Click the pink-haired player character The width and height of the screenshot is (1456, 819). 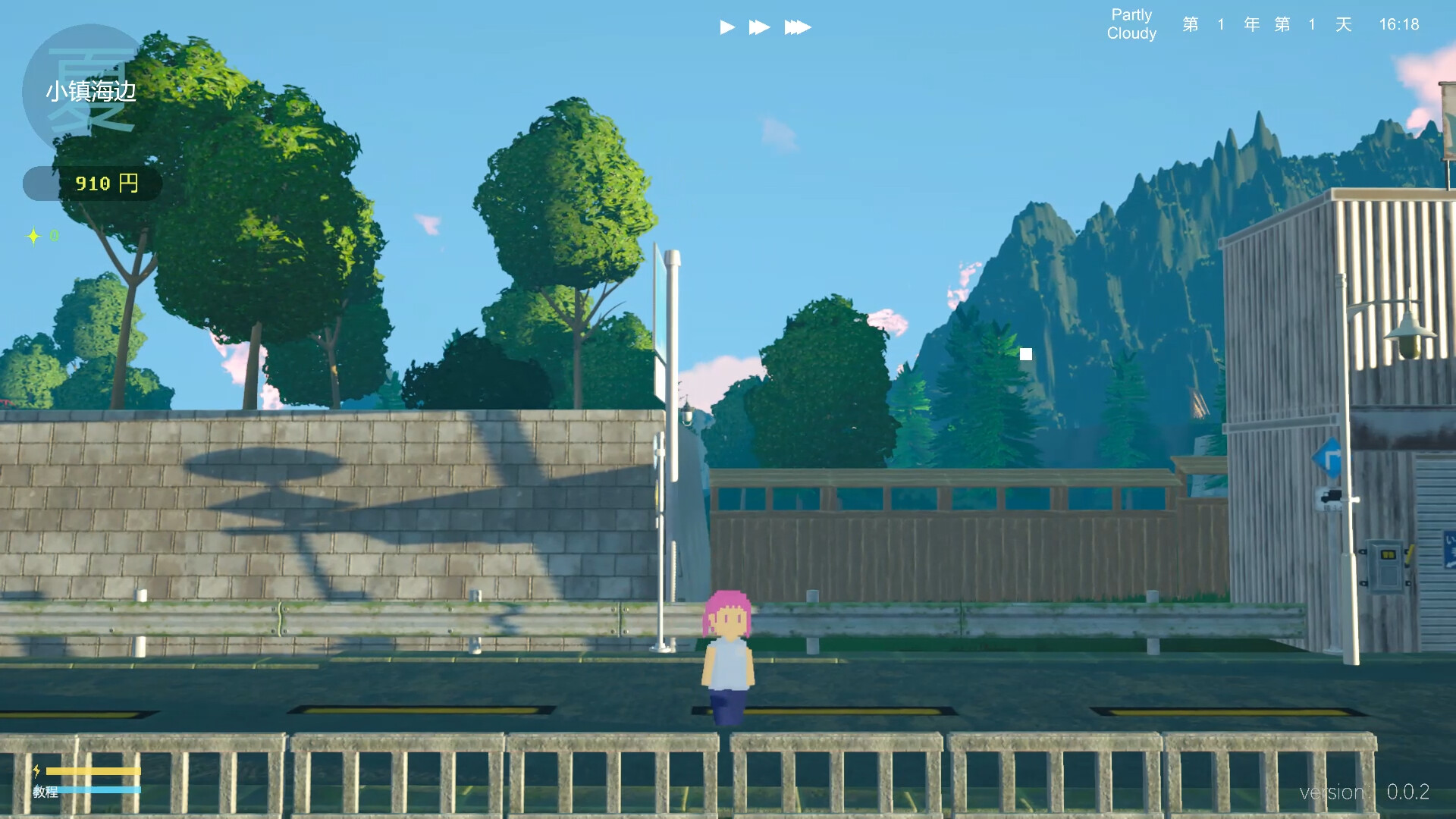click(726, 652)
